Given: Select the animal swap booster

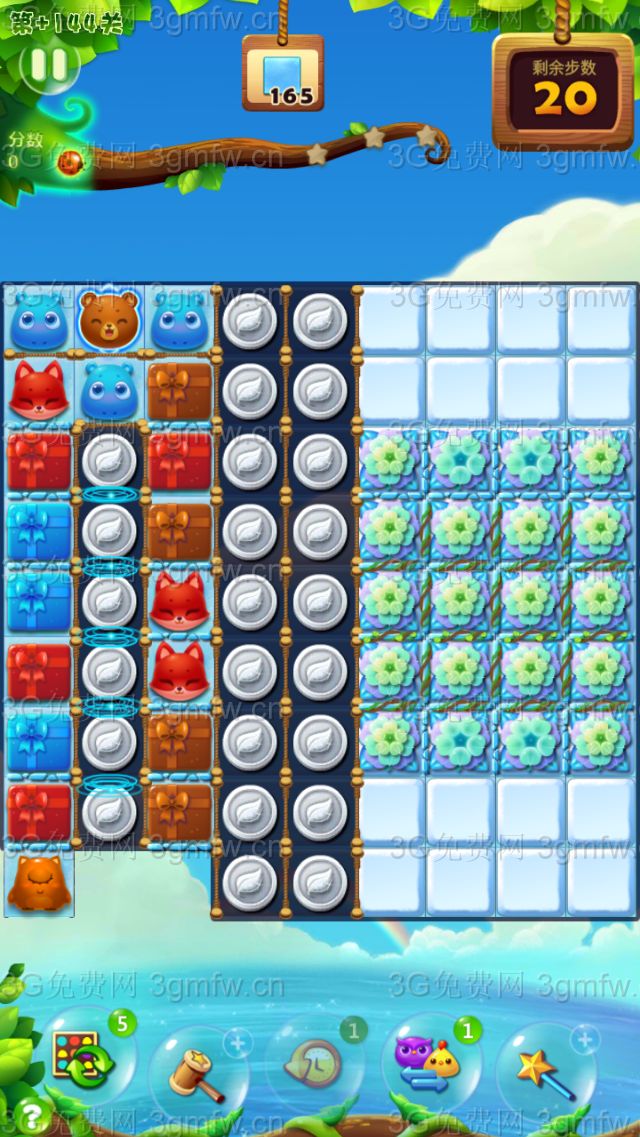Looking at the screenshot, I should (430, 1062).
